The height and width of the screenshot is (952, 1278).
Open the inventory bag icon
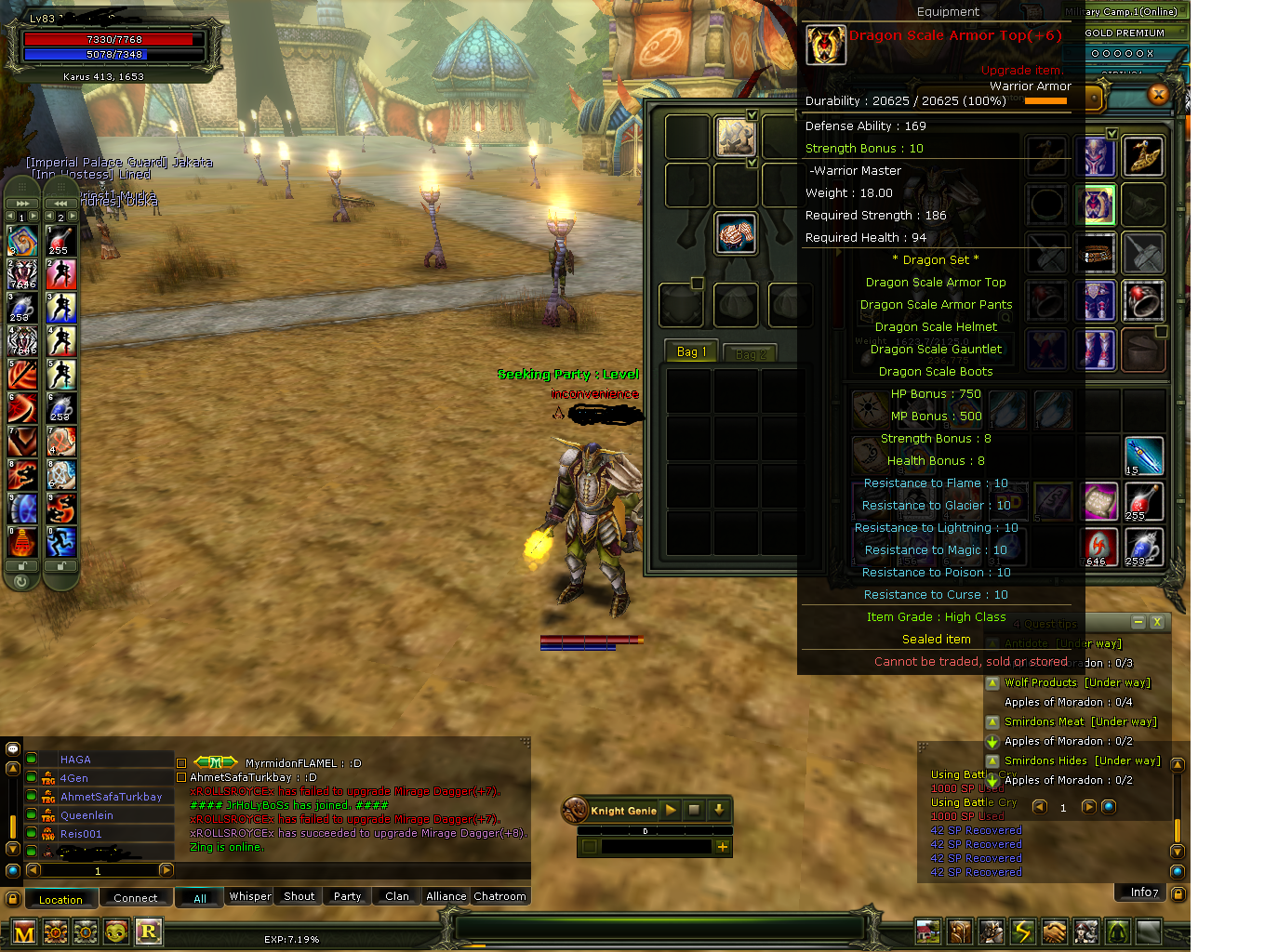[959, 931]
